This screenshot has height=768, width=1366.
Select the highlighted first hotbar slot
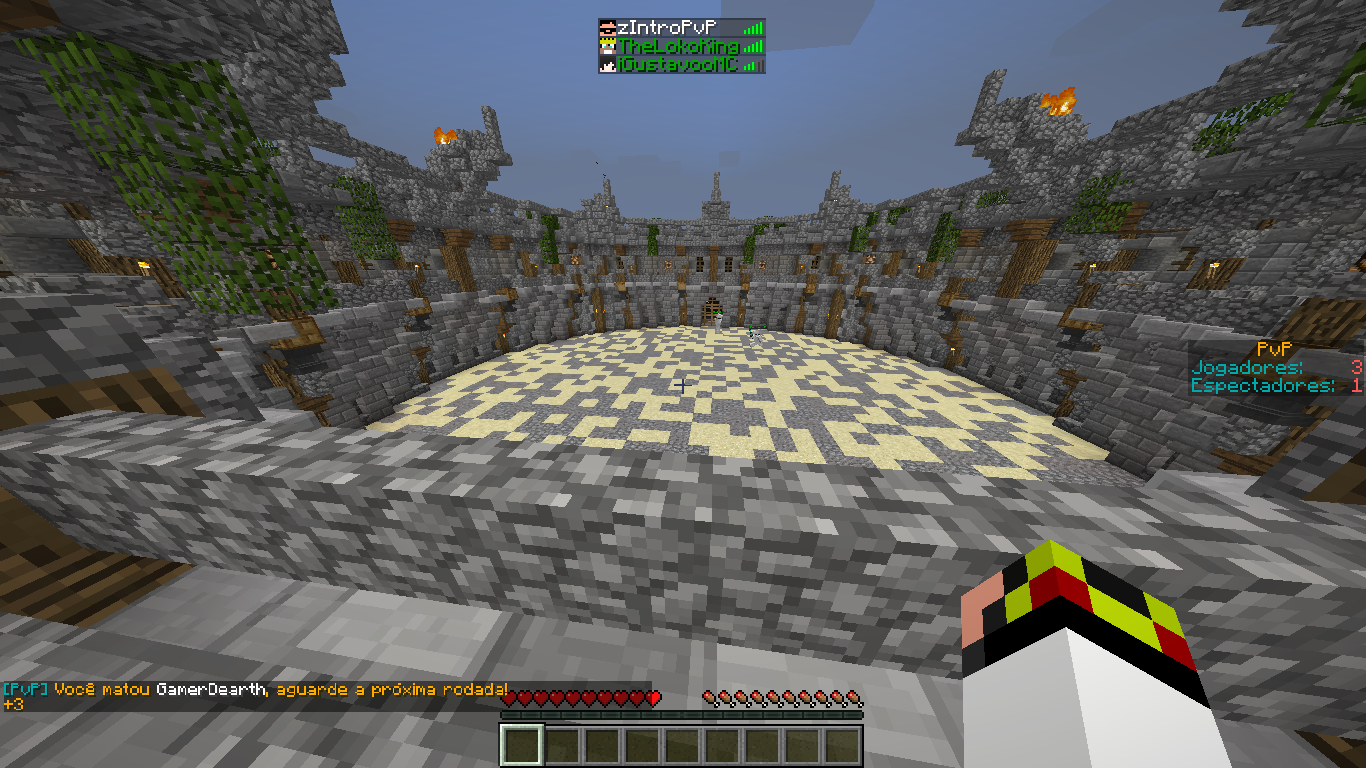(x=521, y=745)
